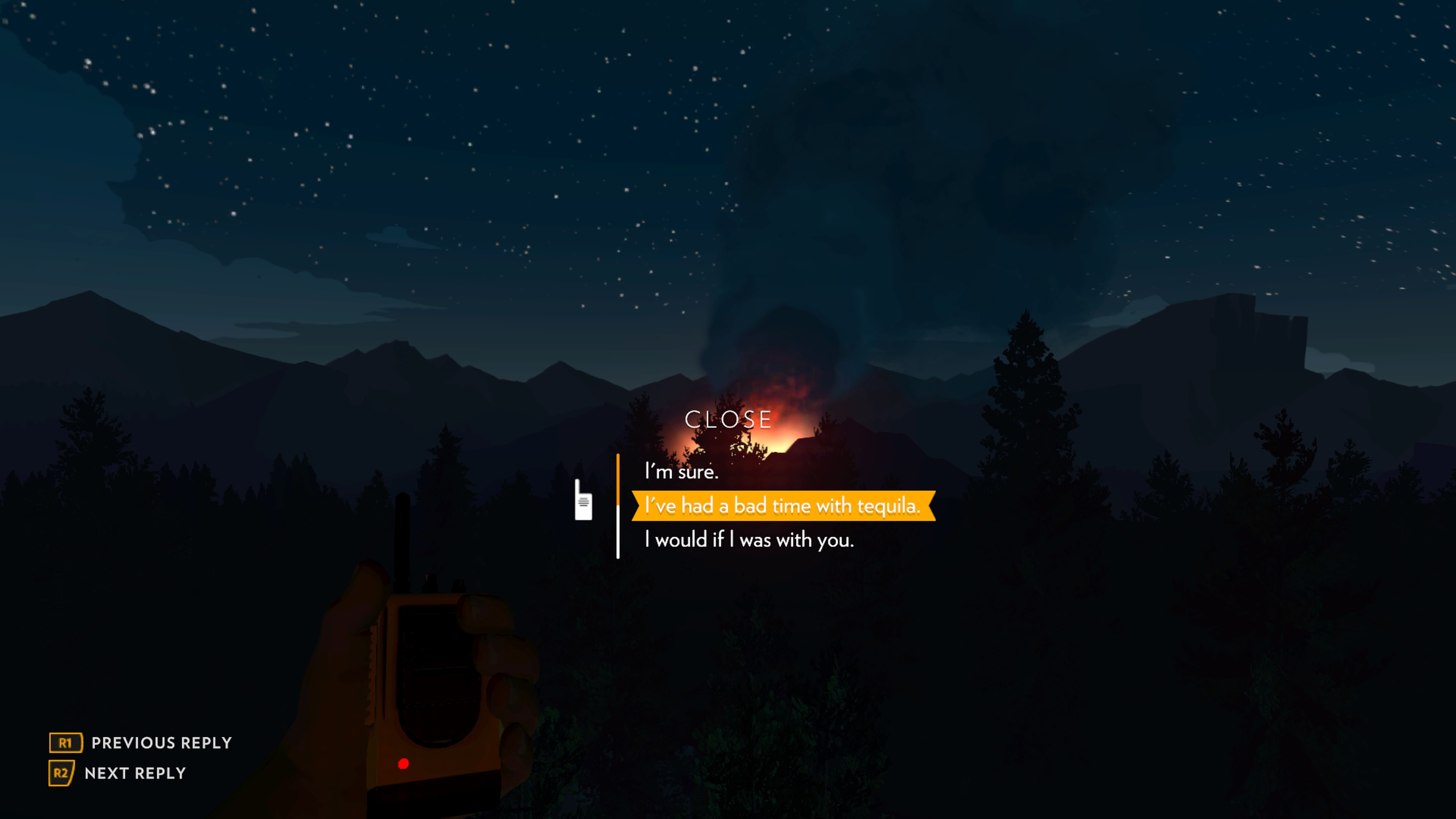Screen dimensions: 1456x819
Task: Select "I've had a bad time with tequila."
Action: (783, 505)
